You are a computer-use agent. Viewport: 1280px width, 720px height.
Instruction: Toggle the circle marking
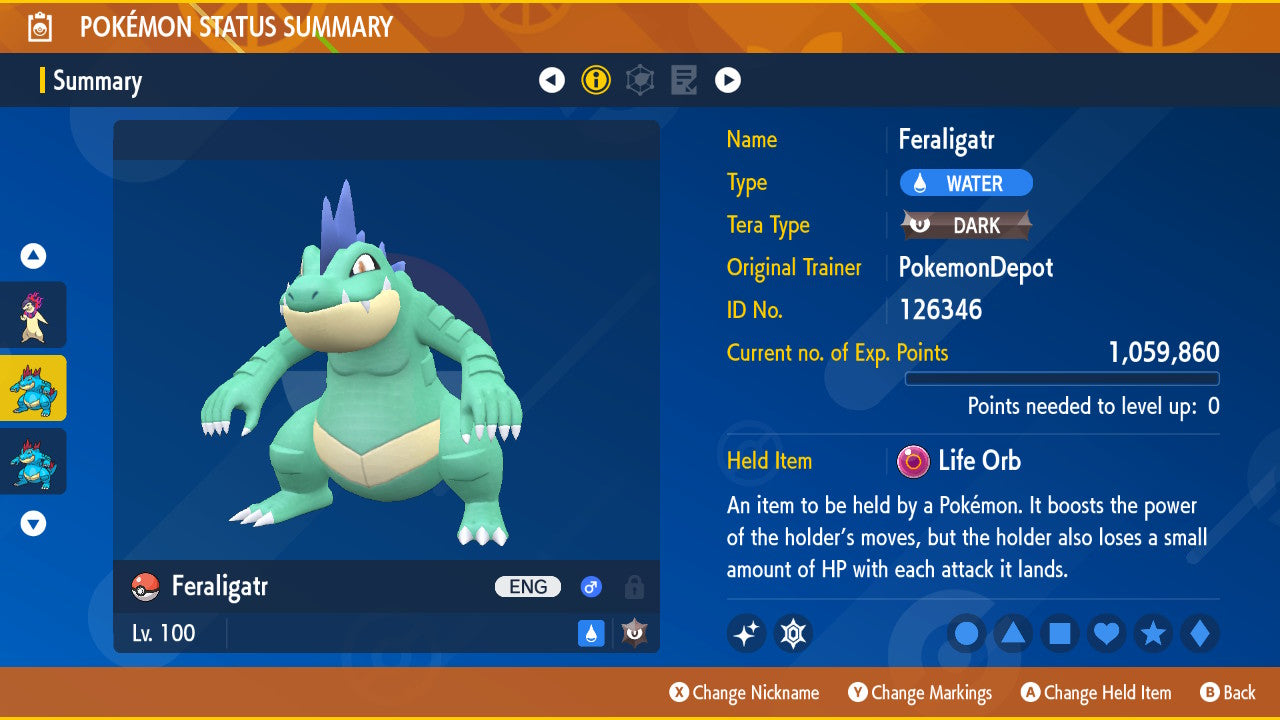pyautogui.click(x=967, y=633)
